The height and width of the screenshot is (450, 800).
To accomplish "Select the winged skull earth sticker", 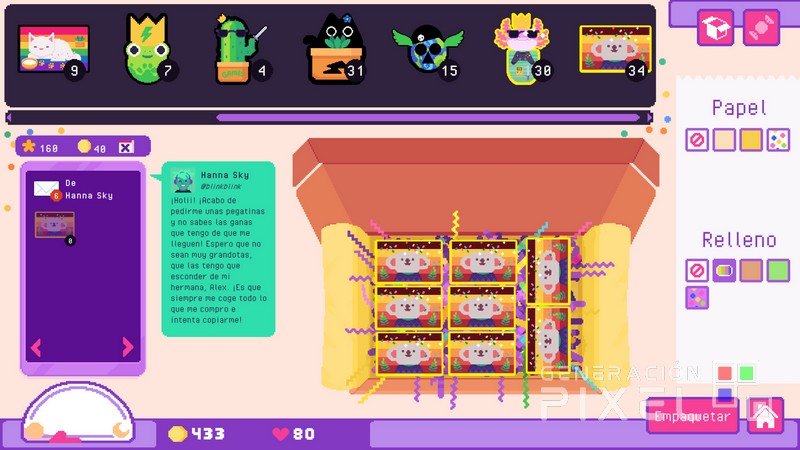I will pyautogui.click(x=430, y=50).
